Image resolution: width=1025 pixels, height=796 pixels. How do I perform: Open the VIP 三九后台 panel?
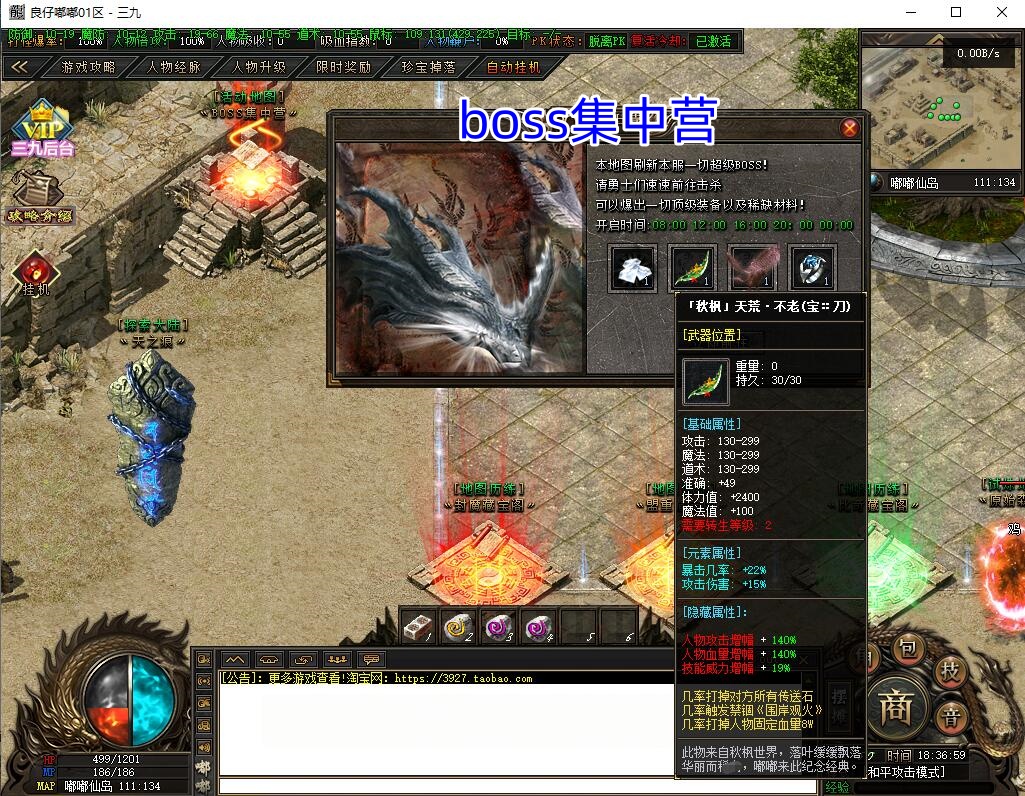pyautogui.click(x=42, y=128)
